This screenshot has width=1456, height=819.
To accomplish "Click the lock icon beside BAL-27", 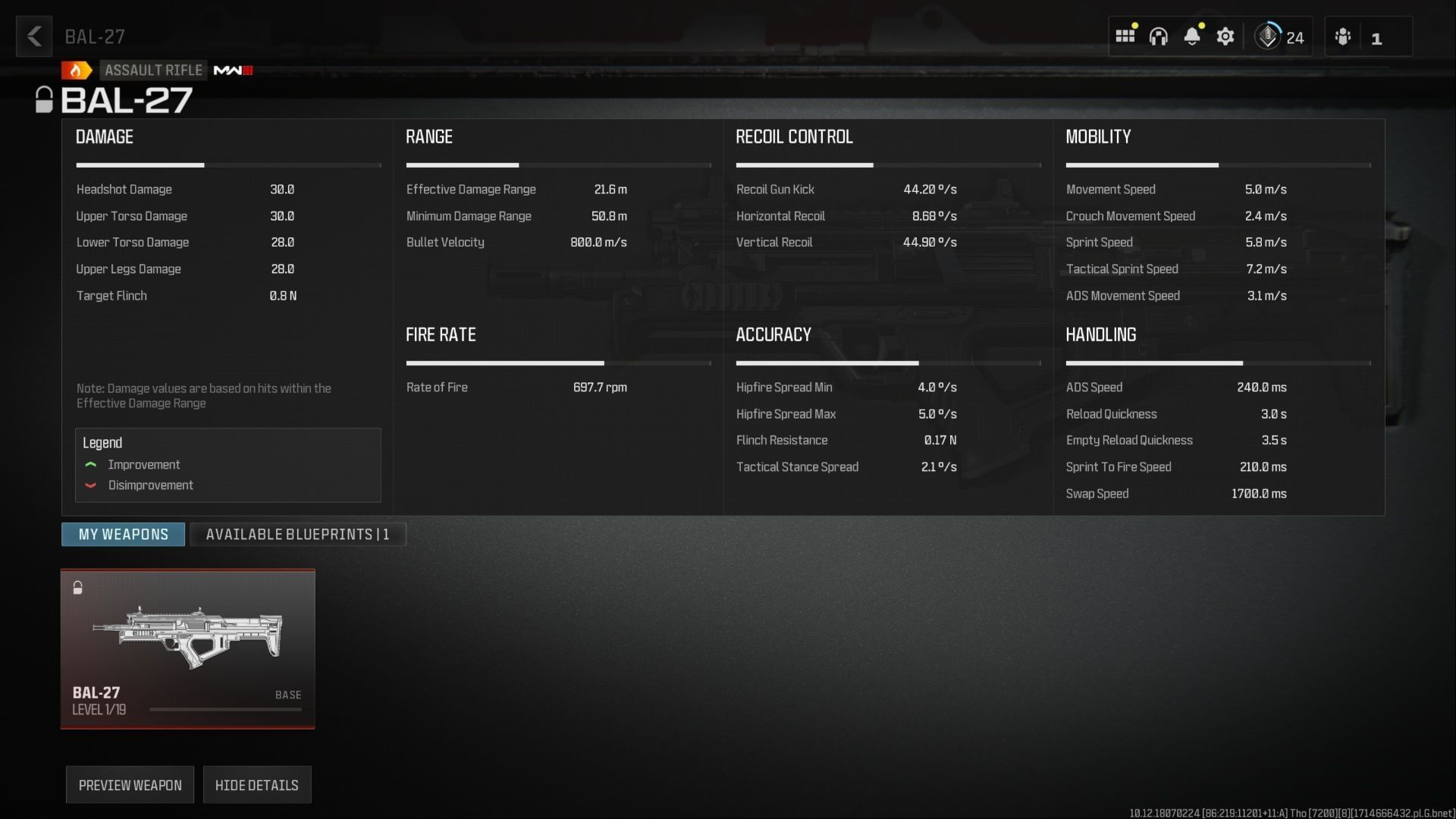I will pyautogui.click(x=45, y=99).
